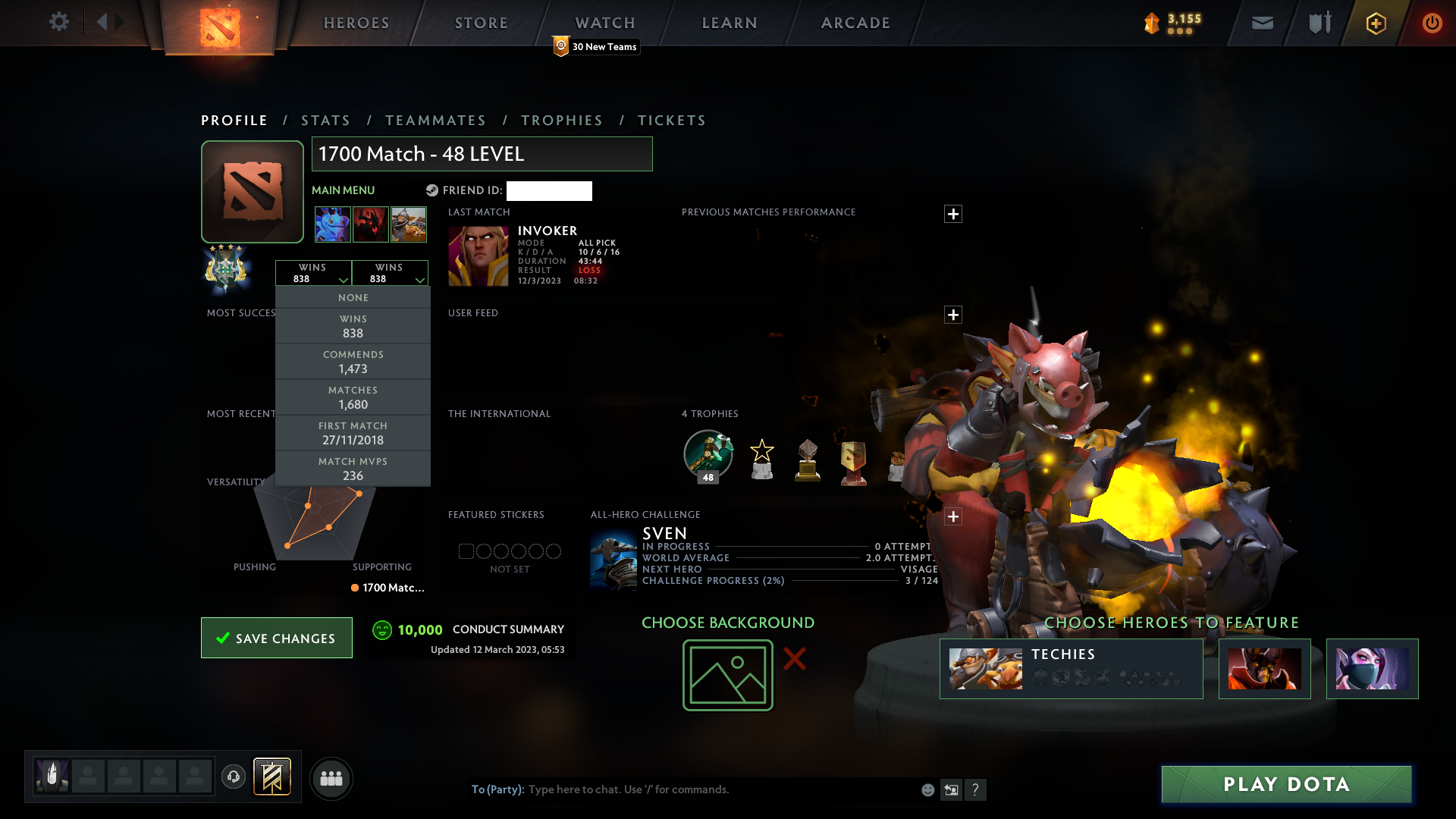
Task: Click the SAVE CHANGES button
Action: [x=276, y=638]
